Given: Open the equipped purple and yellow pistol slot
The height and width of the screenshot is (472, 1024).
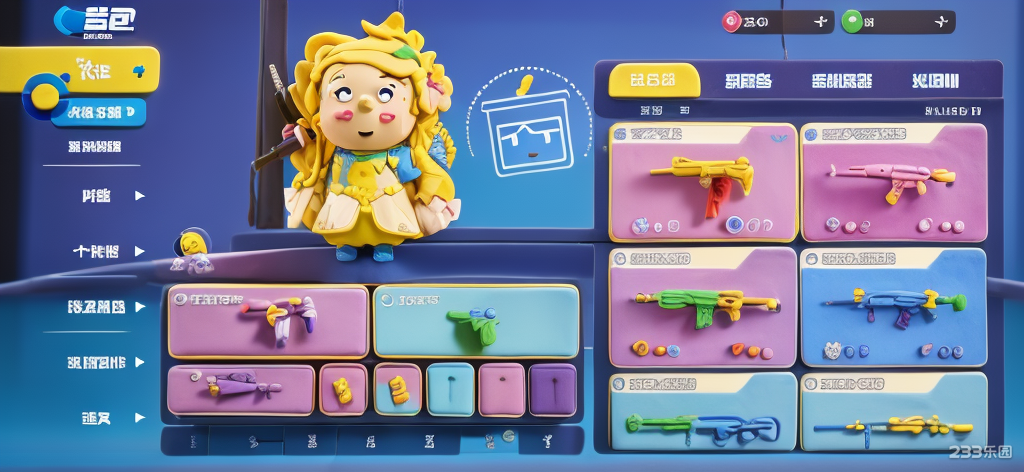Looking at the screenshot, I should (268, 321).
